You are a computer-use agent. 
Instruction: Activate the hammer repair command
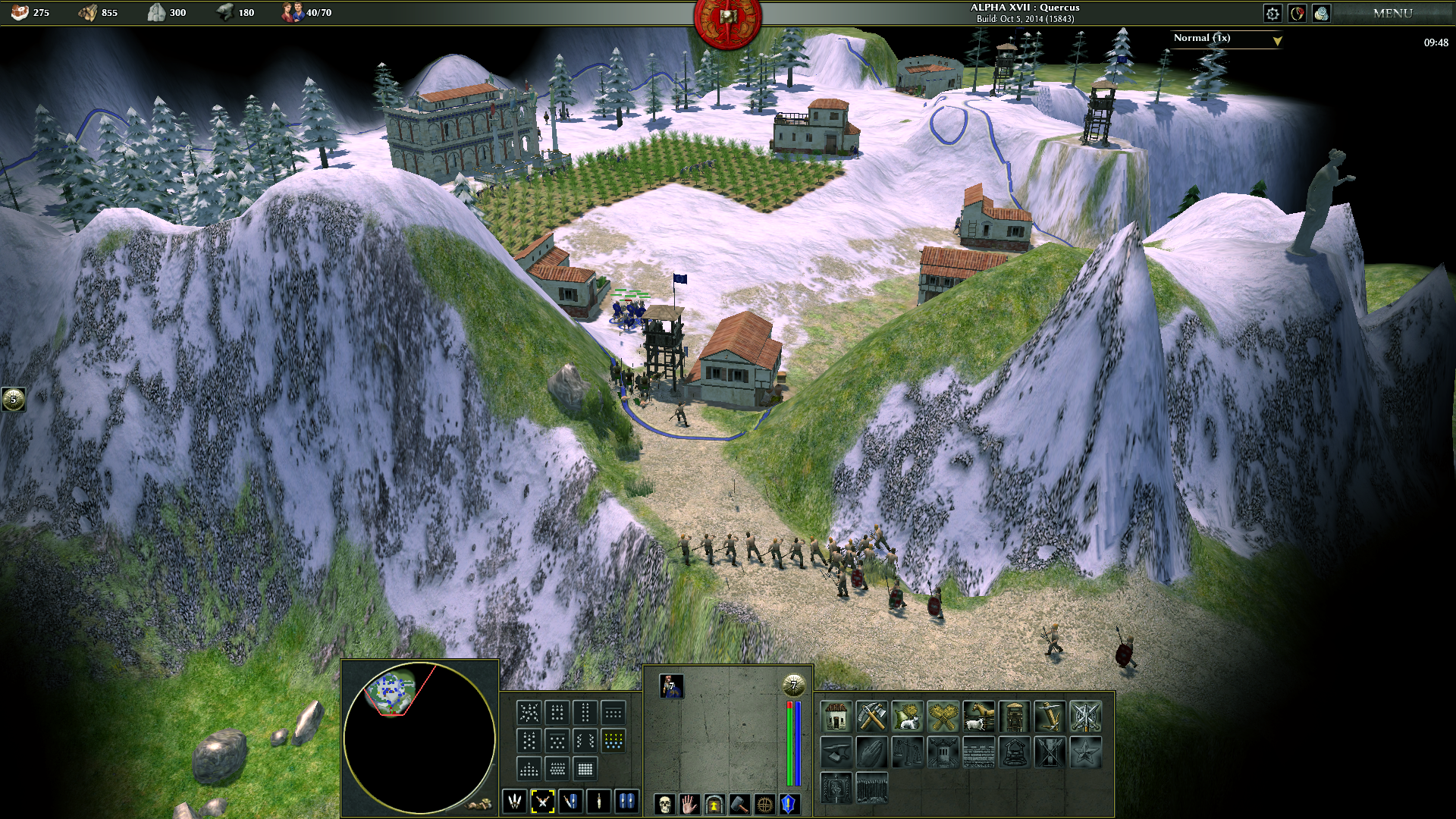(x=739, y=803)
